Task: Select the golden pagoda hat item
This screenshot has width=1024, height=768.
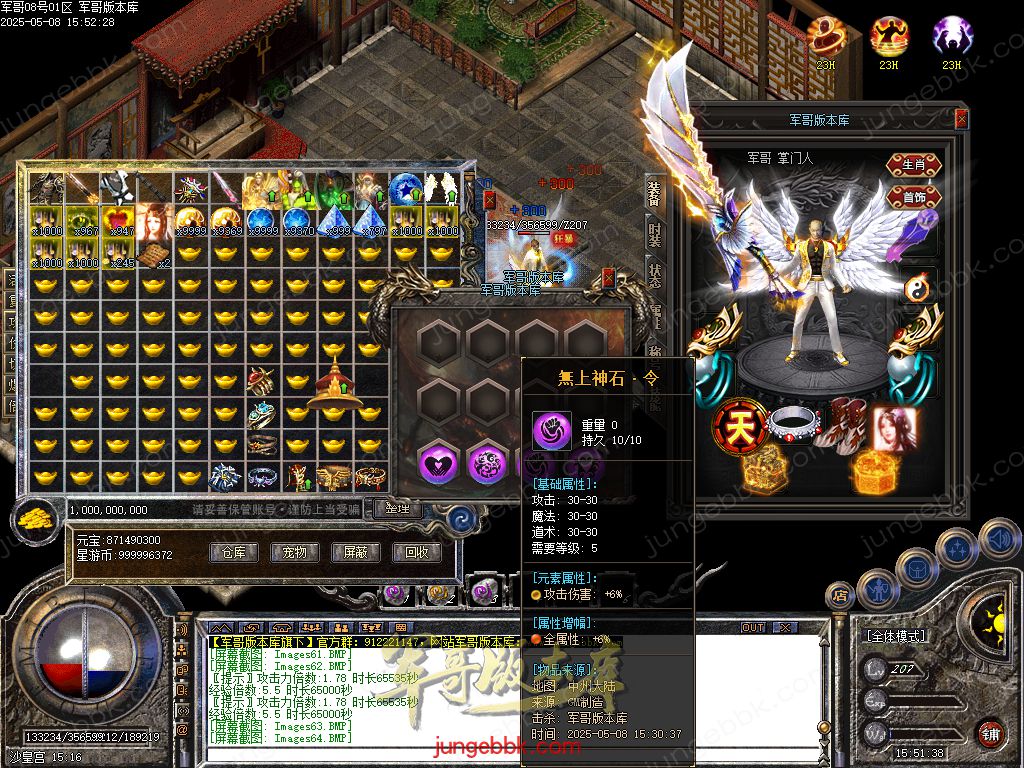Action: click(333, 386)
